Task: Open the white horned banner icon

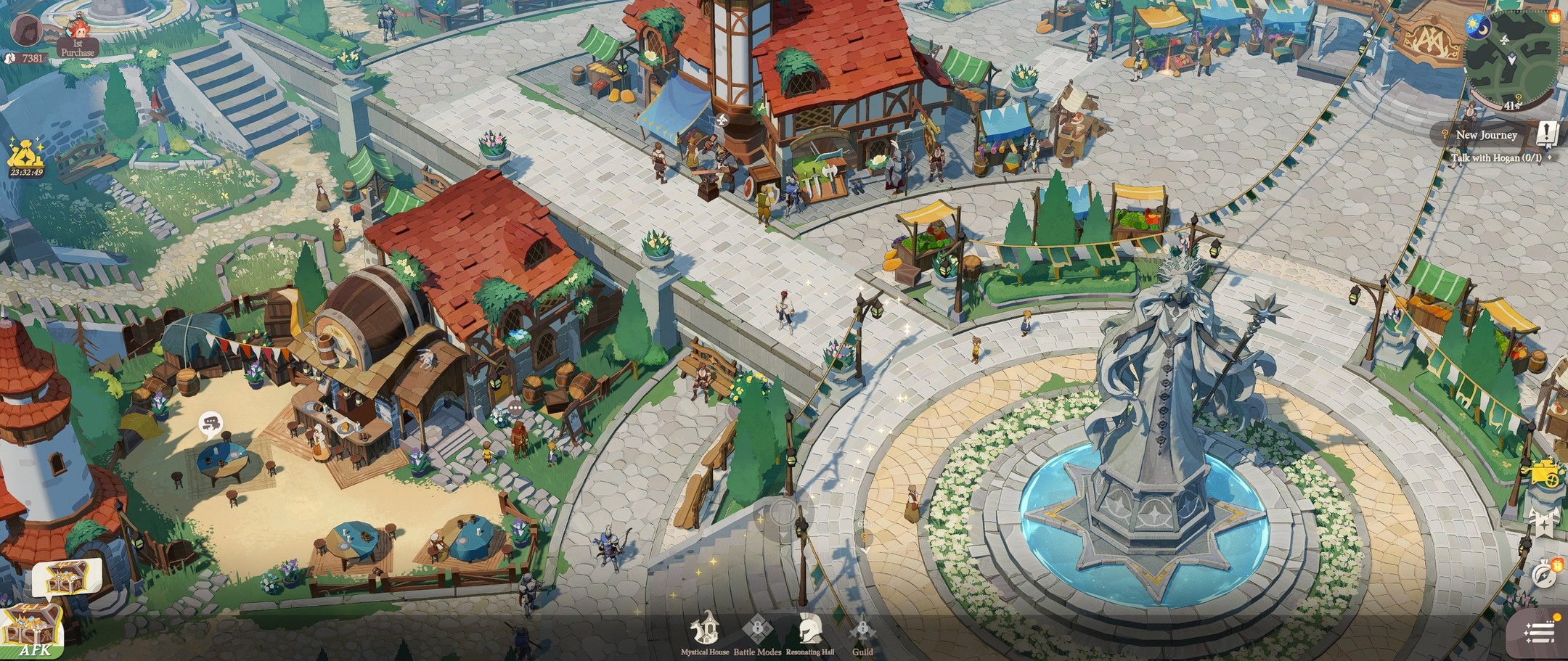Action: 1544,521
